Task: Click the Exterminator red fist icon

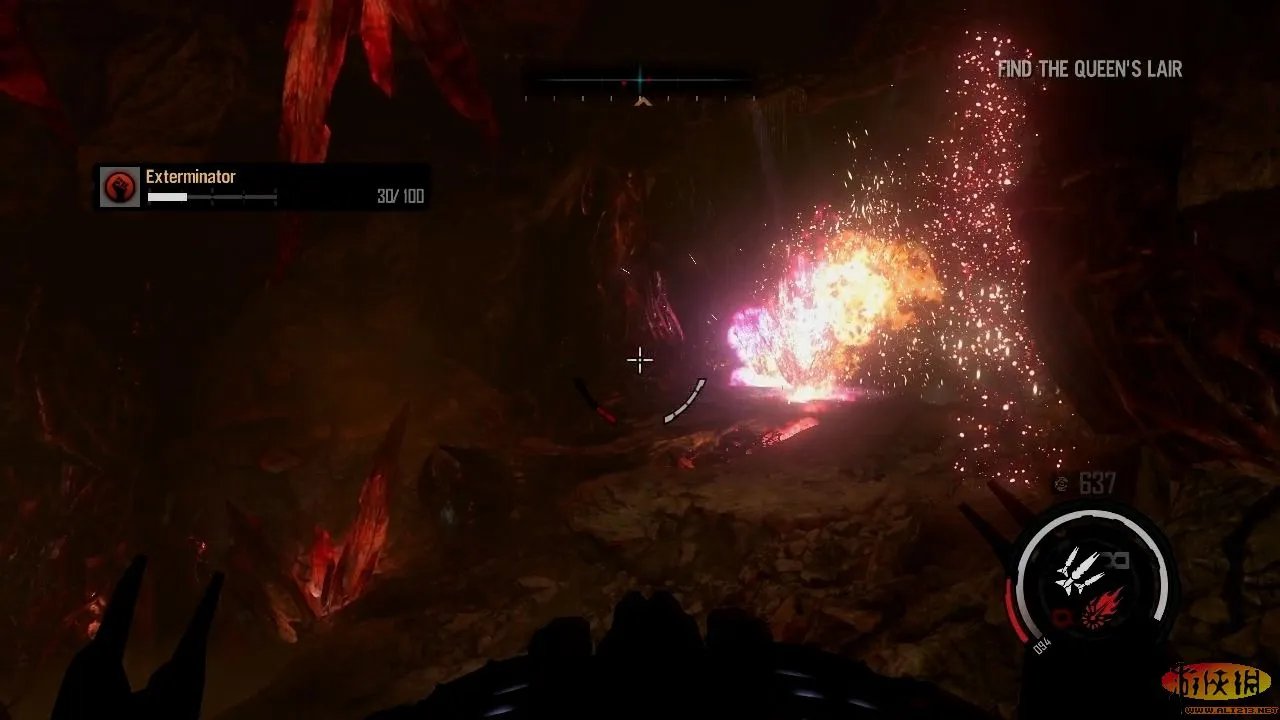Action: point(119,187)
